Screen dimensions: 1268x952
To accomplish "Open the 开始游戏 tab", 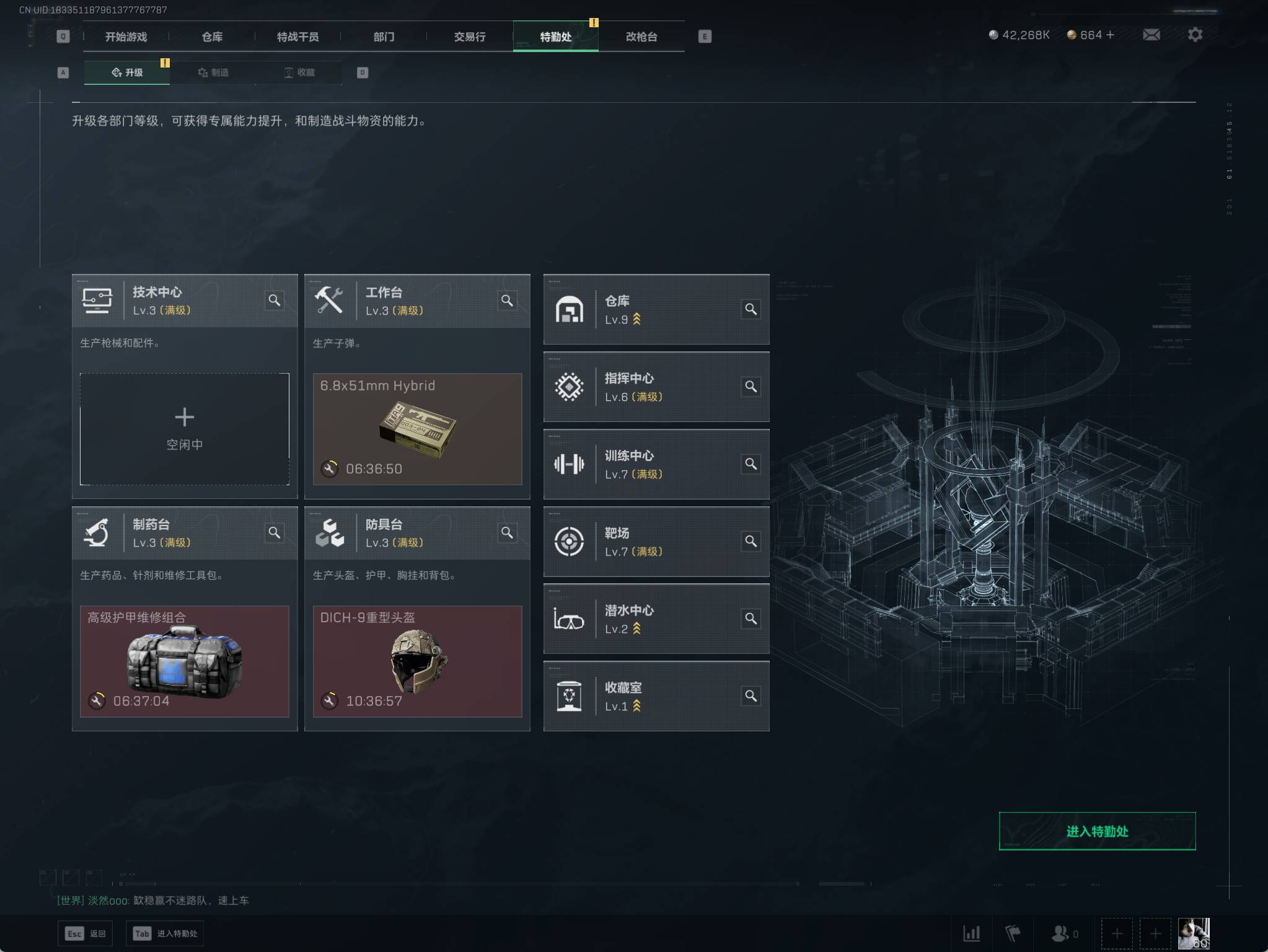I will pos(126,37).
